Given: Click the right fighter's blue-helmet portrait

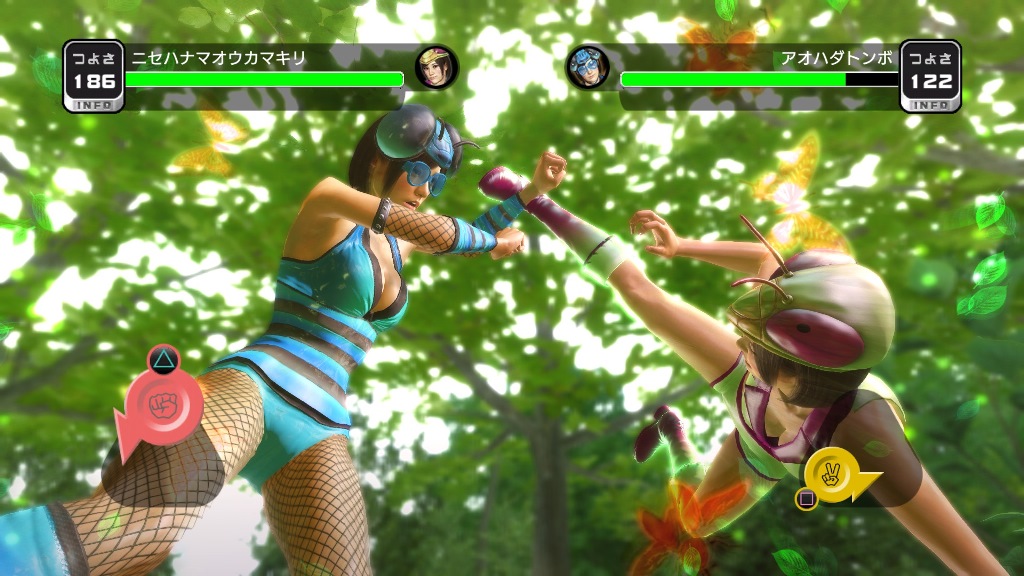Looking at the screenshot, I should [588, 67].
